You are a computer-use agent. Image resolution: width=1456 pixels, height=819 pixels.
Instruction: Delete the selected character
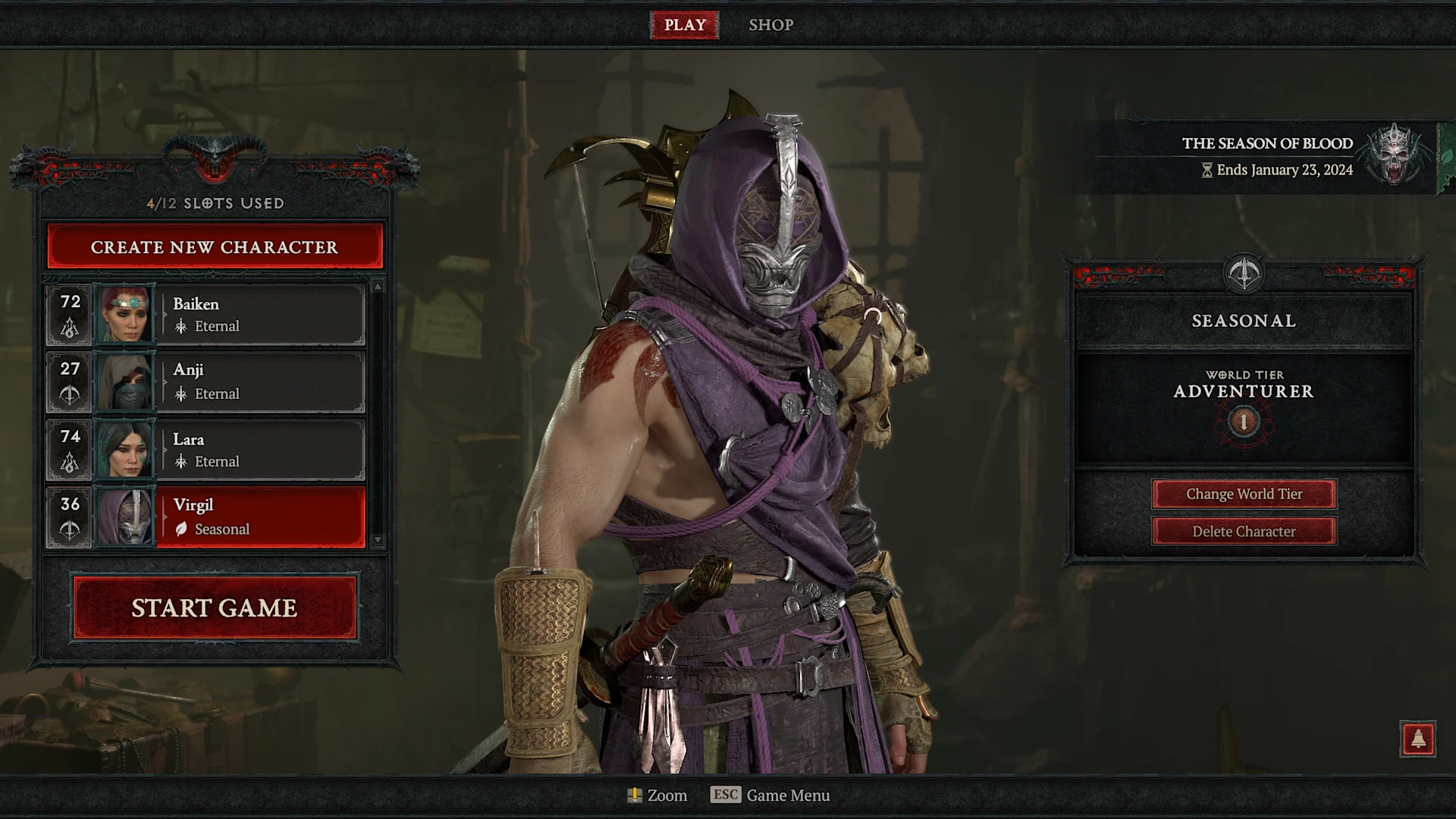coord(1244,532)
